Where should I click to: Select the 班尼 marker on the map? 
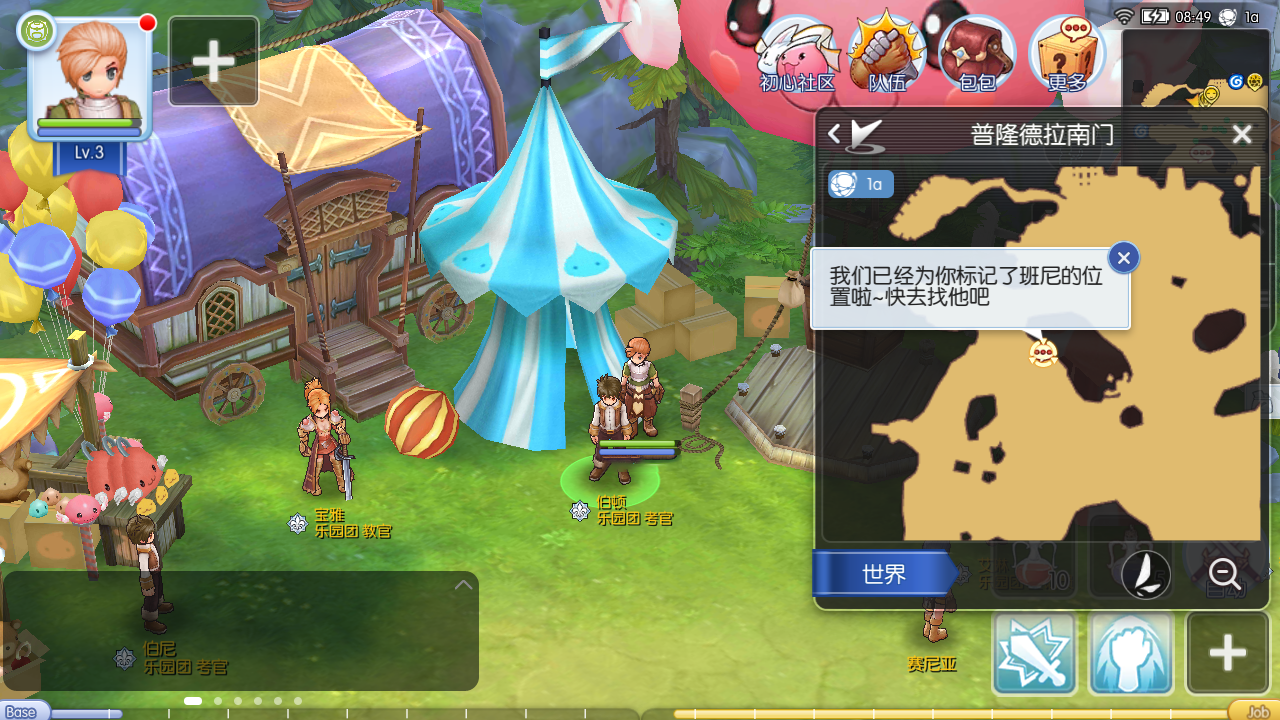pyautogui.click(x=1043, y=352)
